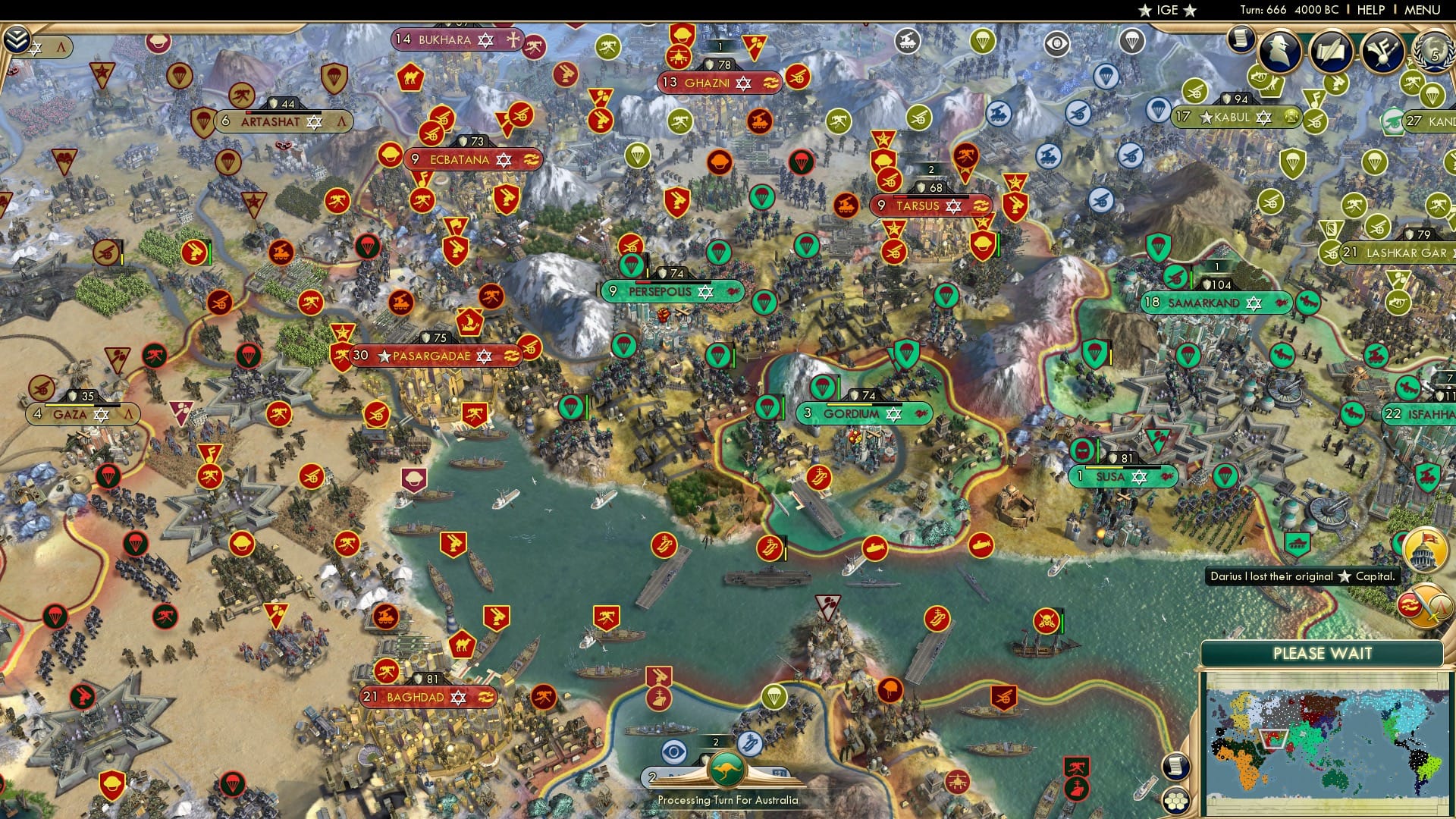
Task: Toggle the red combat banner icon near the minimap
Action: pos(1408,604)
